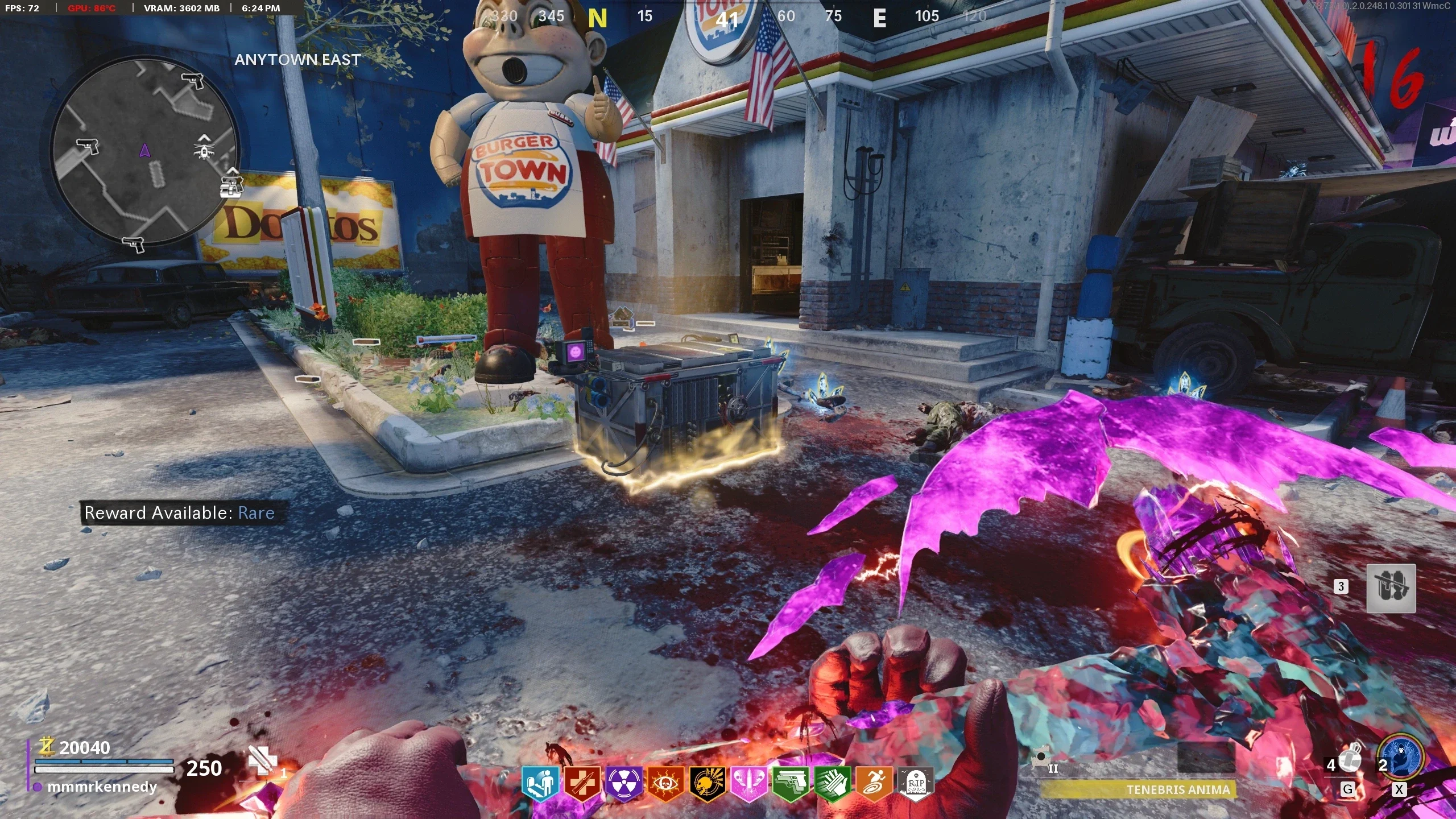
Task: Click the Reward Available Rare notification
Action: 180,513
